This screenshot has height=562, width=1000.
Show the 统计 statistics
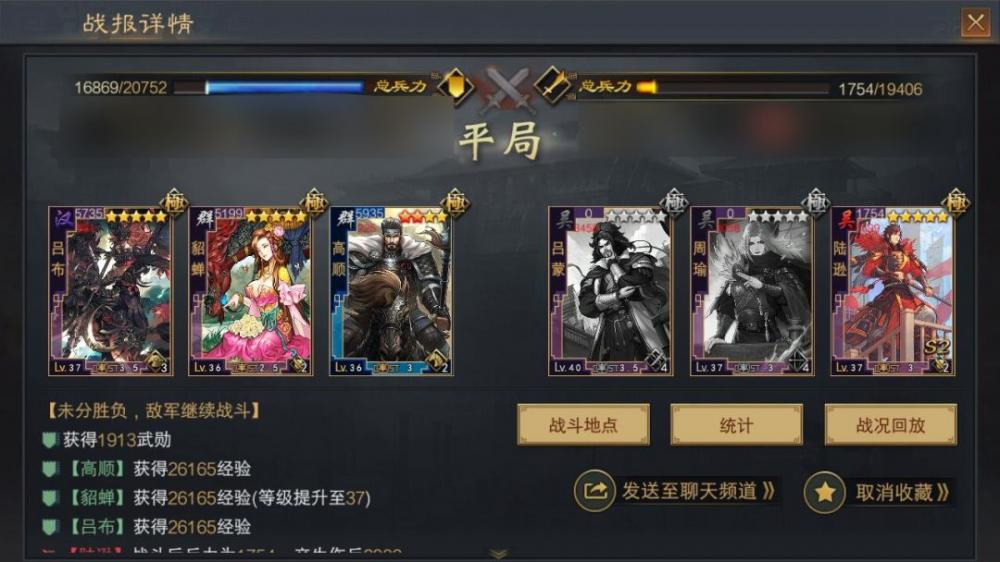coord(736,425)
